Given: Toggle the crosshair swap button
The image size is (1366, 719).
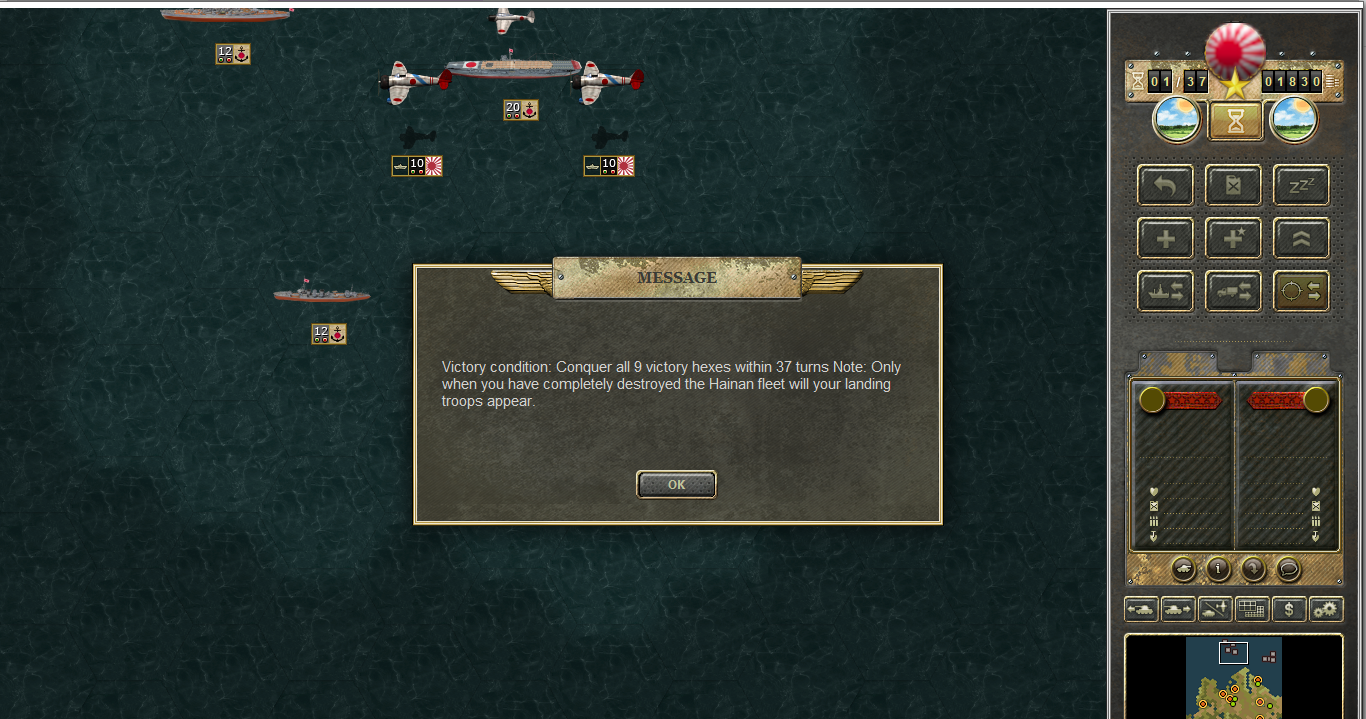Looking at the screenshot, I should 1301,291.
